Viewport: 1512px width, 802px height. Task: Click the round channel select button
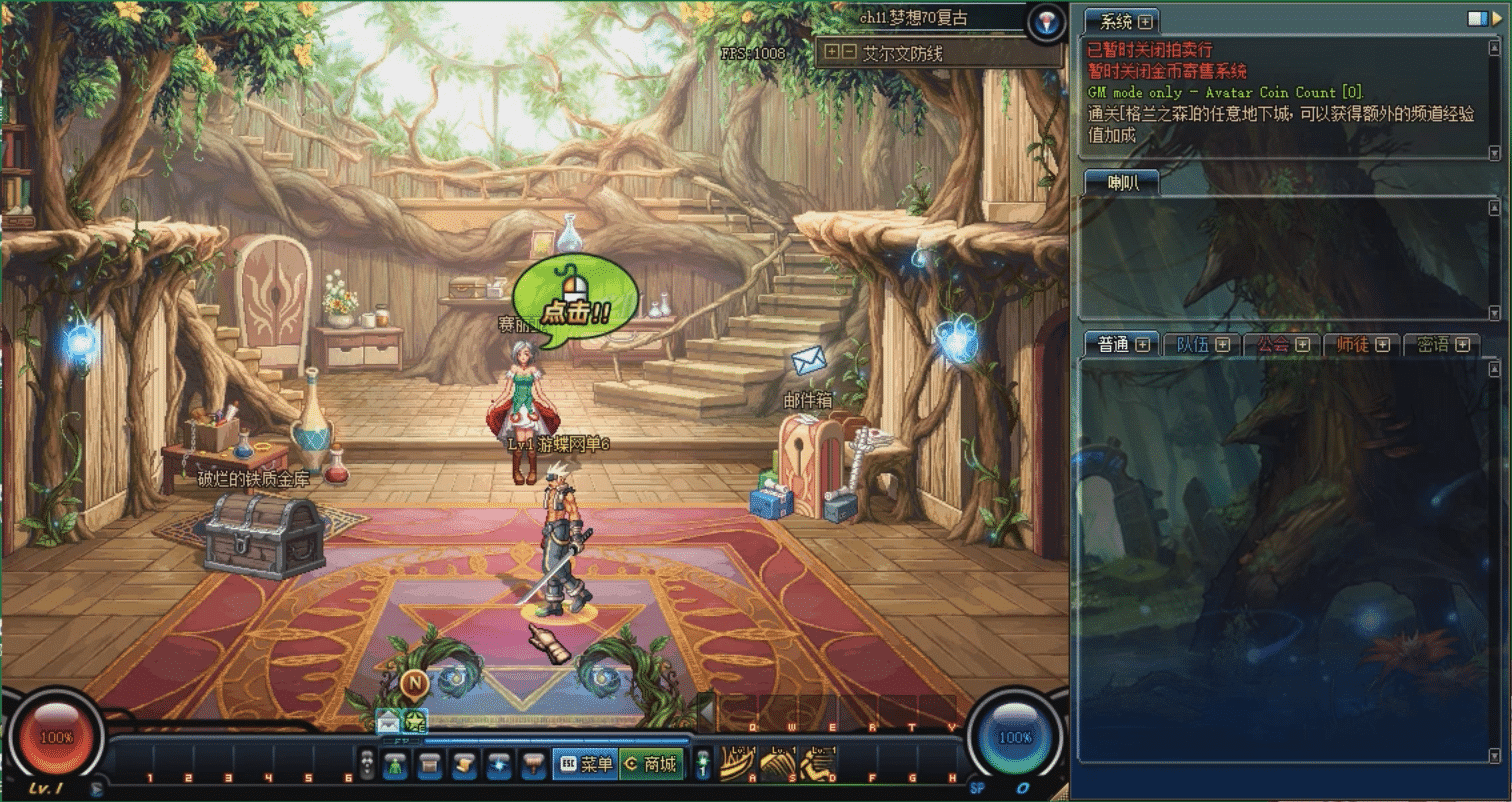click(x=1046, y=21)
